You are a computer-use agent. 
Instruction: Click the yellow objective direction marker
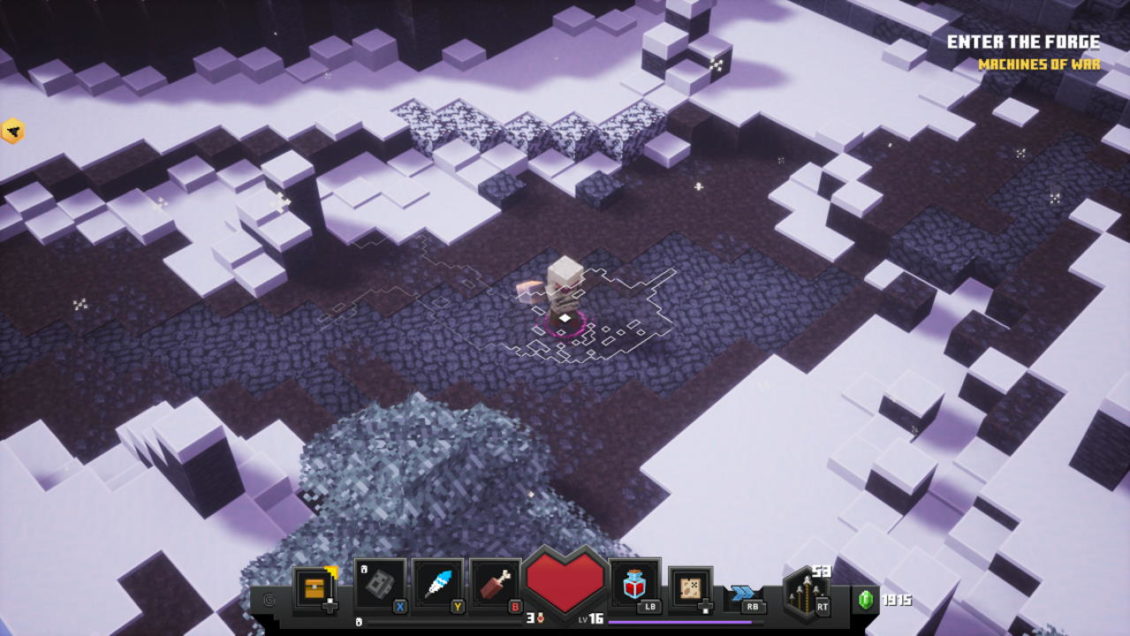click(13, 131)
